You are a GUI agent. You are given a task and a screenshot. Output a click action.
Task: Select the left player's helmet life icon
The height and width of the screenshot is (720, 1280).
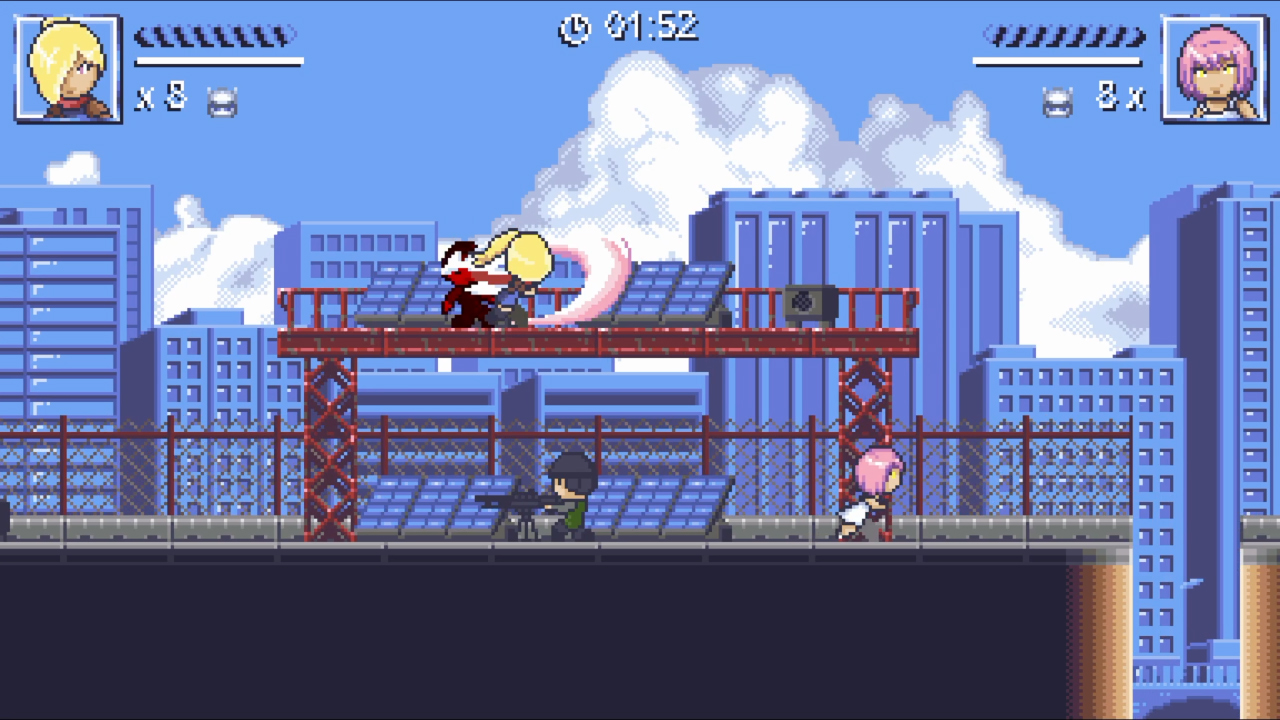(x=224, y=100)
